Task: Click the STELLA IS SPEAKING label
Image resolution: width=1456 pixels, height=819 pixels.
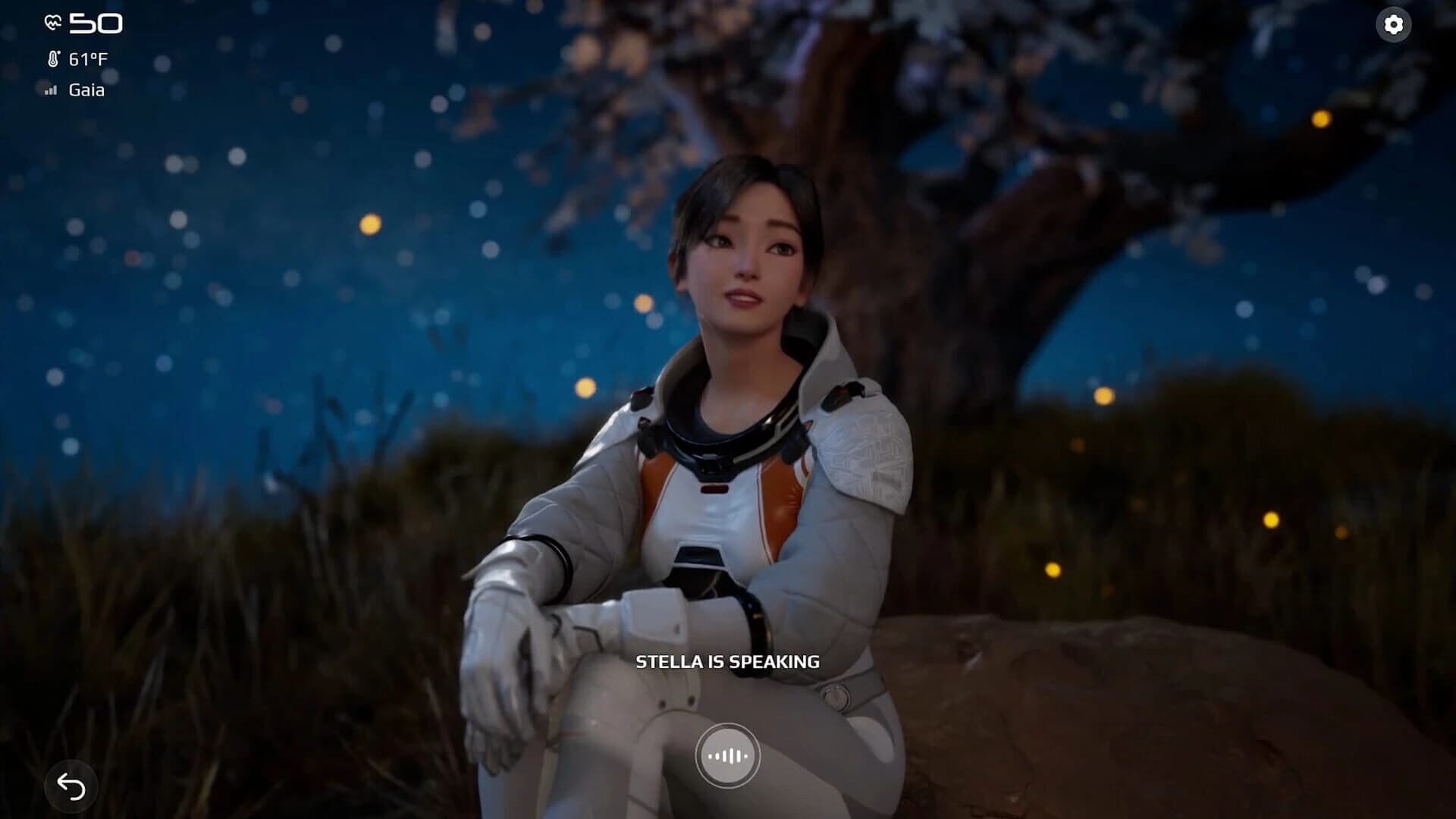Action: tap(727, 661)
